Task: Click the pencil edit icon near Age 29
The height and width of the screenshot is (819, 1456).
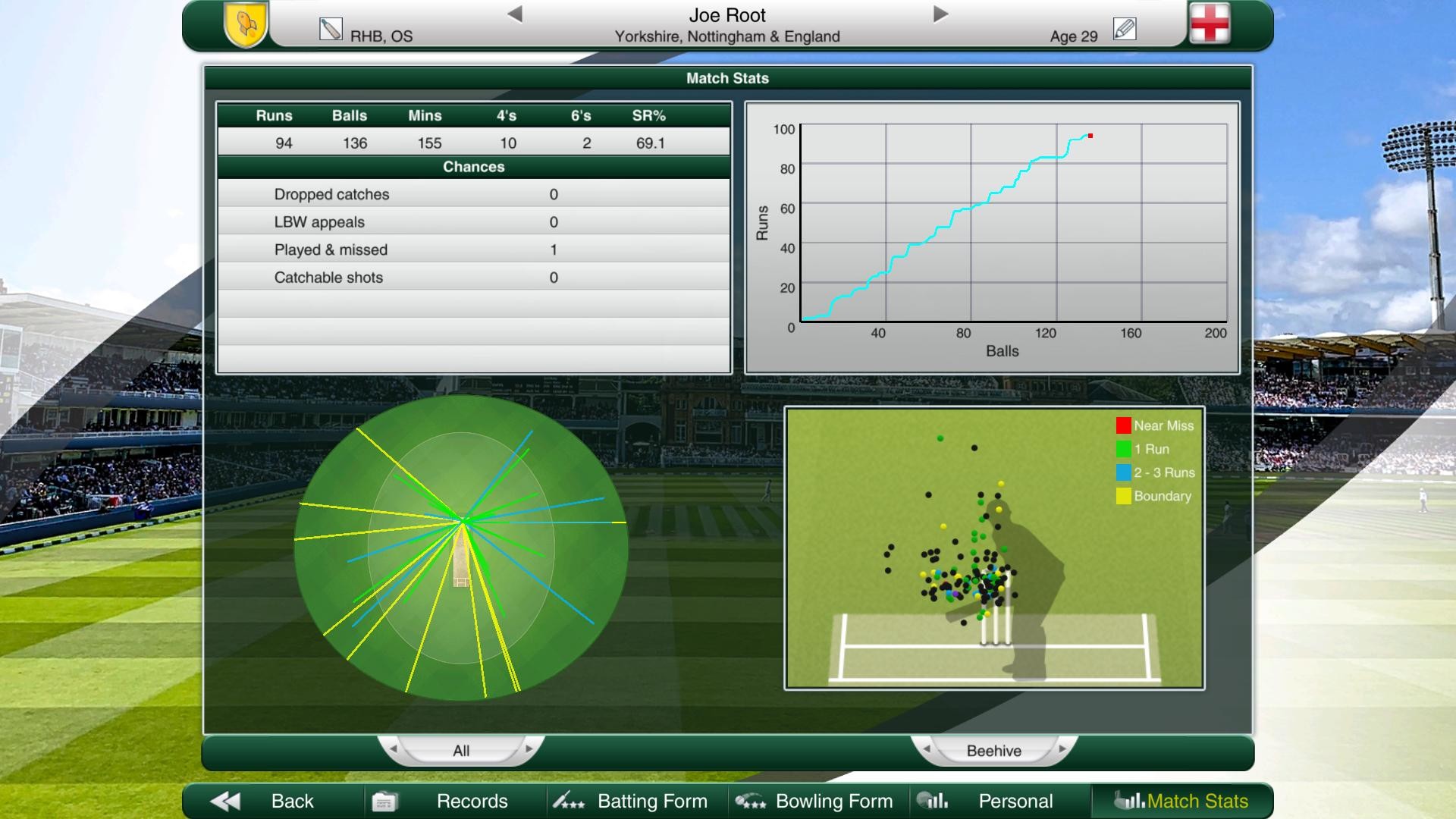Action: coord(1125,27)
